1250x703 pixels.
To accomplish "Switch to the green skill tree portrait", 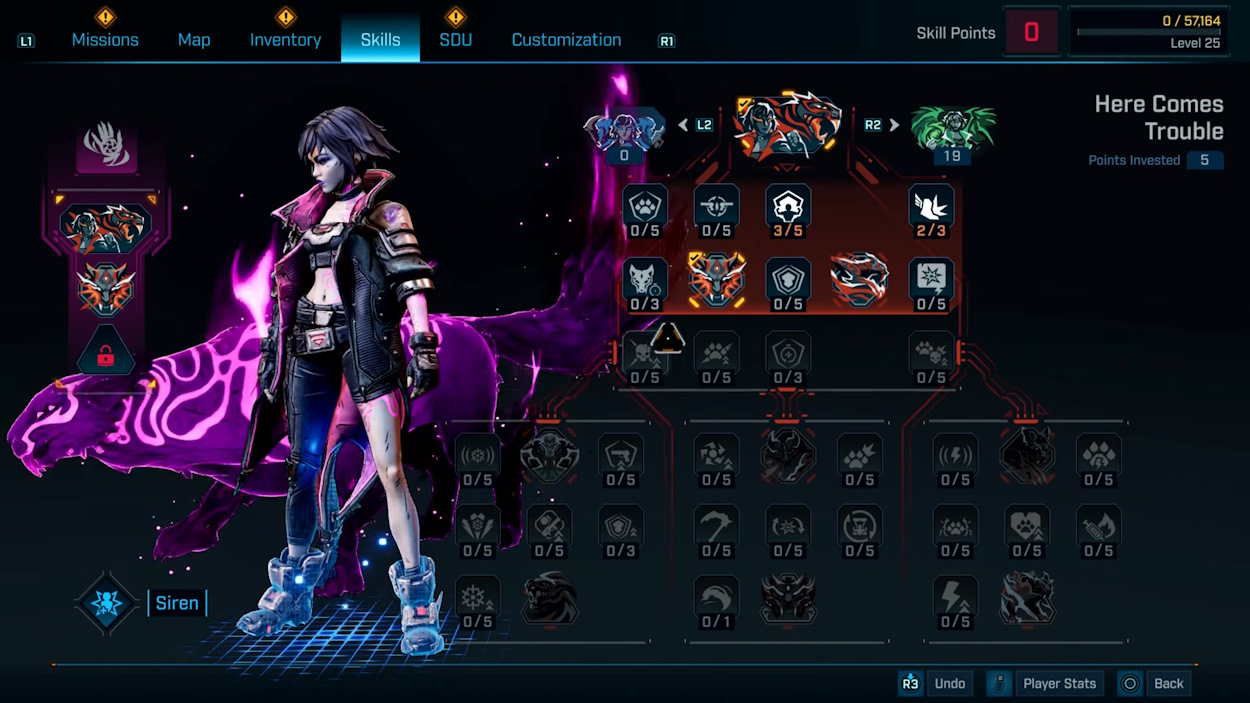I will tap(952, 130).
